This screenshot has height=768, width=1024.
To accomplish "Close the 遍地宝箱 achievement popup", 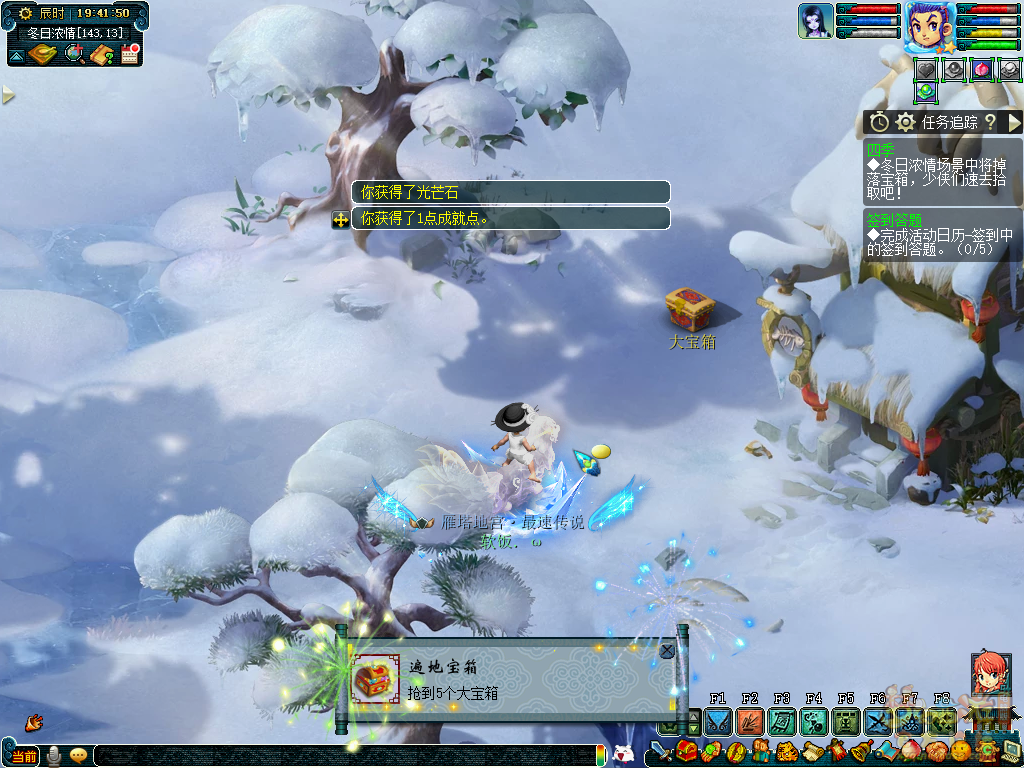I will pos(667,651).
